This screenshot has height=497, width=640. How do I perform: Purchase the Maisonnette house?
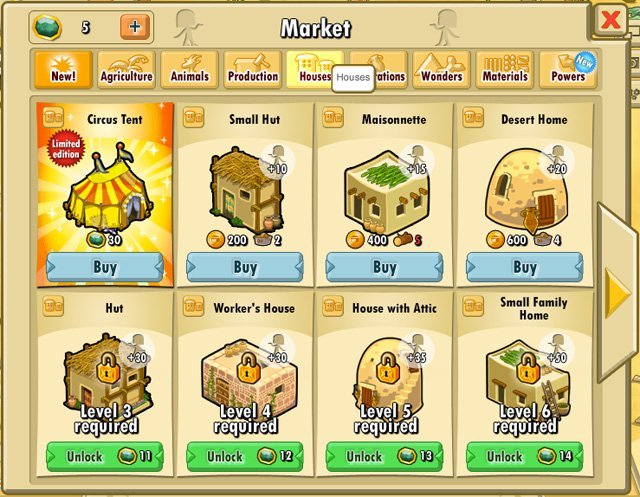pos(384,267)
